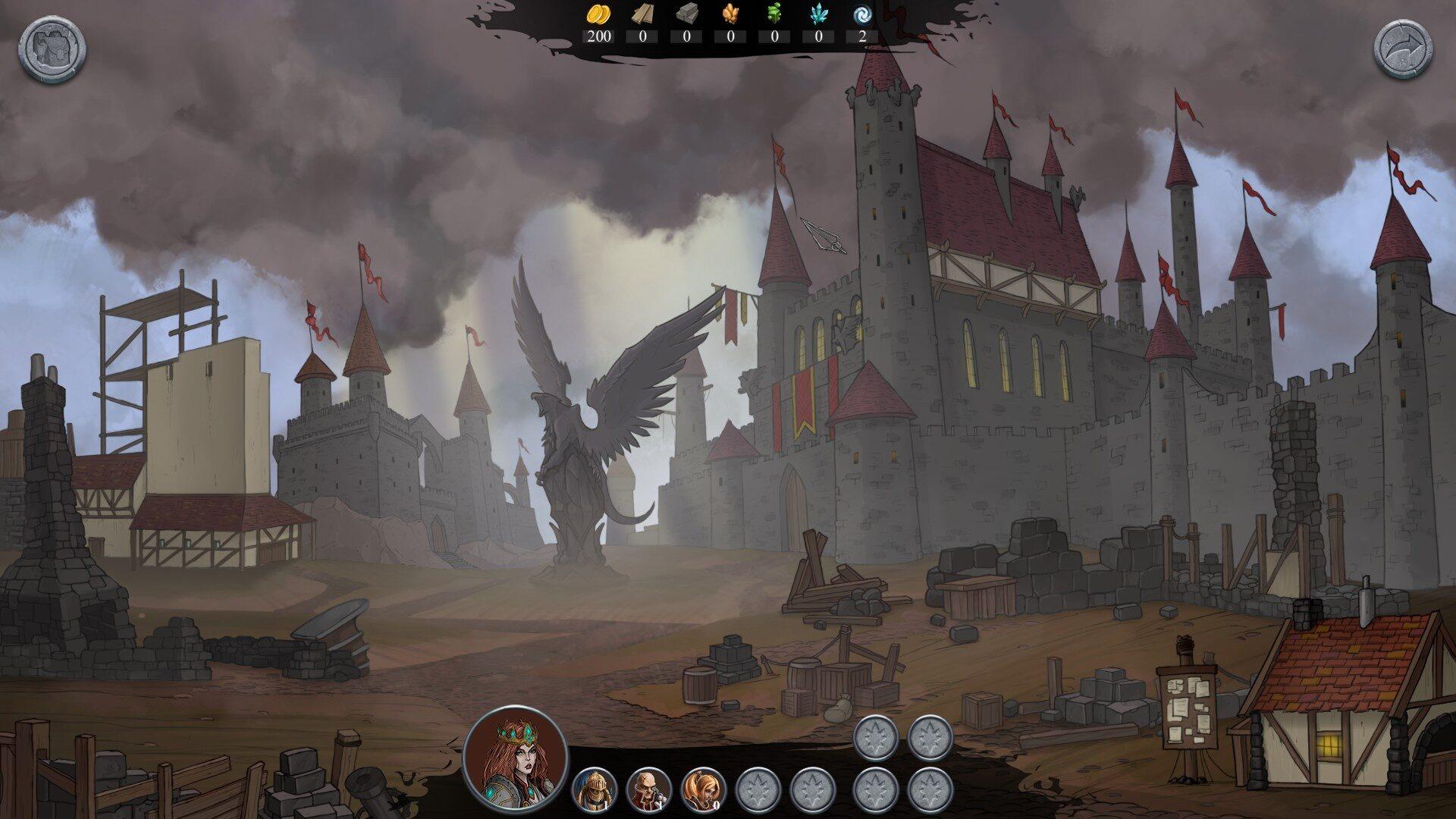Select the bald scarred man unit slot
This screenshot has height=819, width=1456.
[649, 790]
